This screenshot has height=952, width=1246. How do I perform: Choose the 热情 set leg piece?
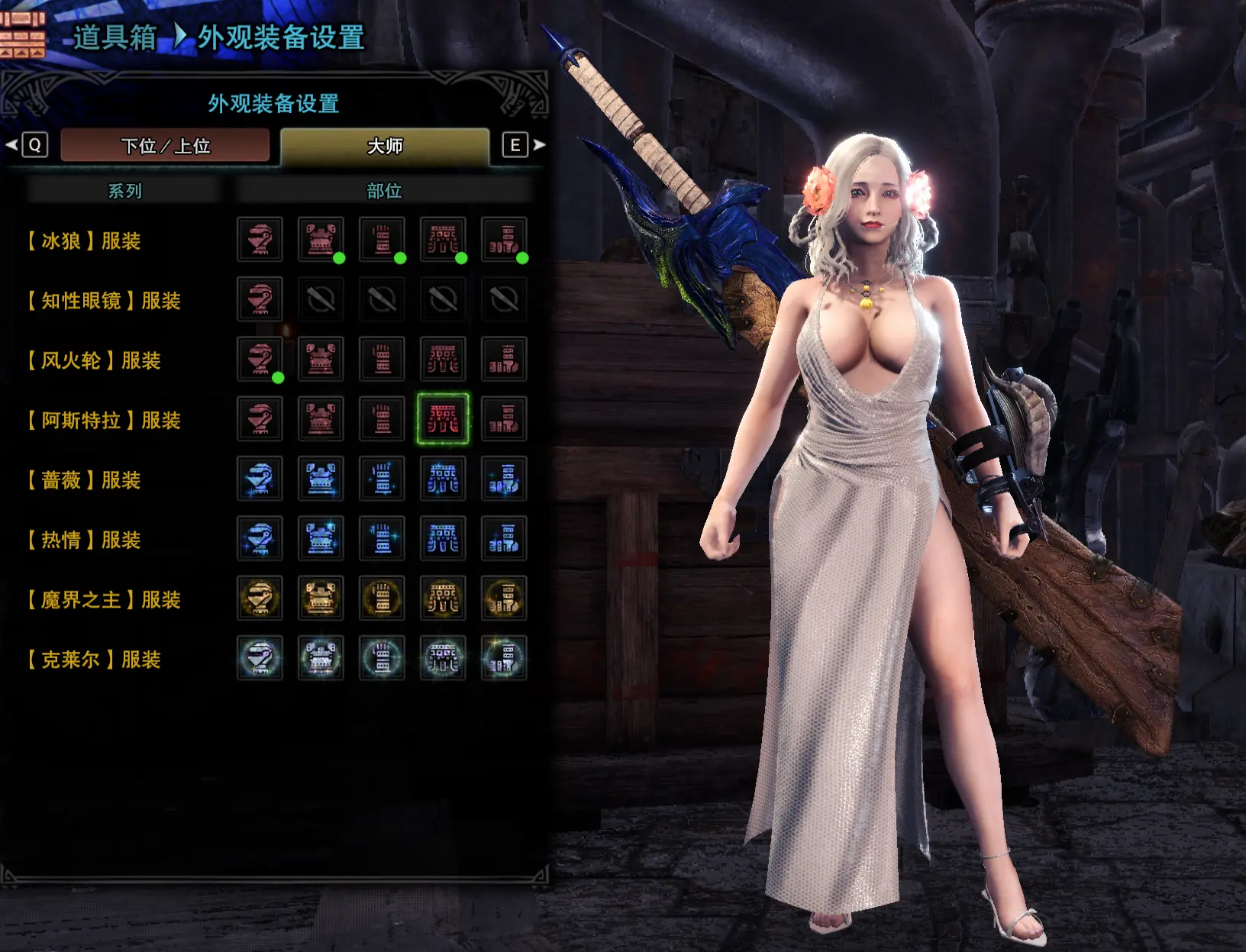point(504,538)
